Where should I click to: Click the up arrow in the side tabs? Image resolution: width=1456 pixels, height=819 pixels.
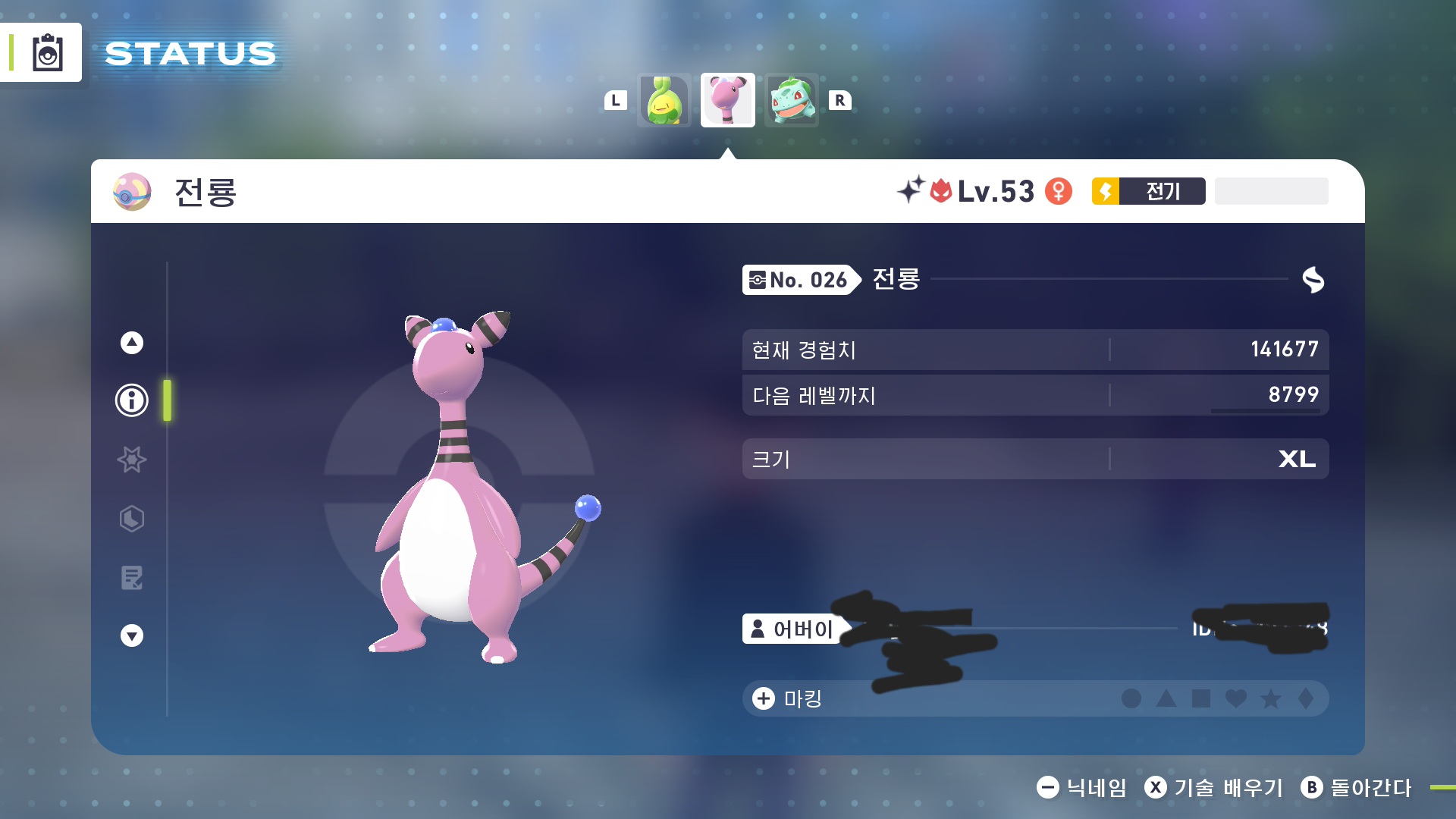click(x=132, y=343)
